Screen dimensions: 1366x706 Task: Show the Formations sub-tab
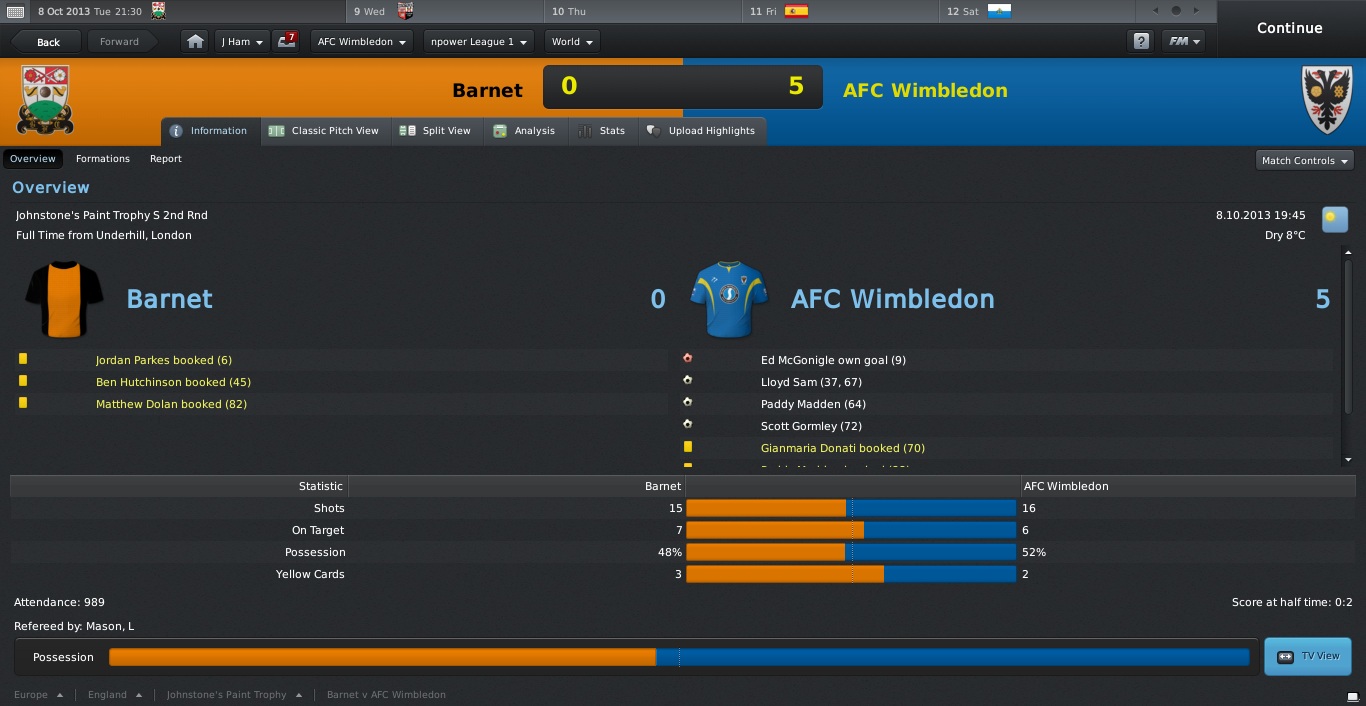point(103,159)
